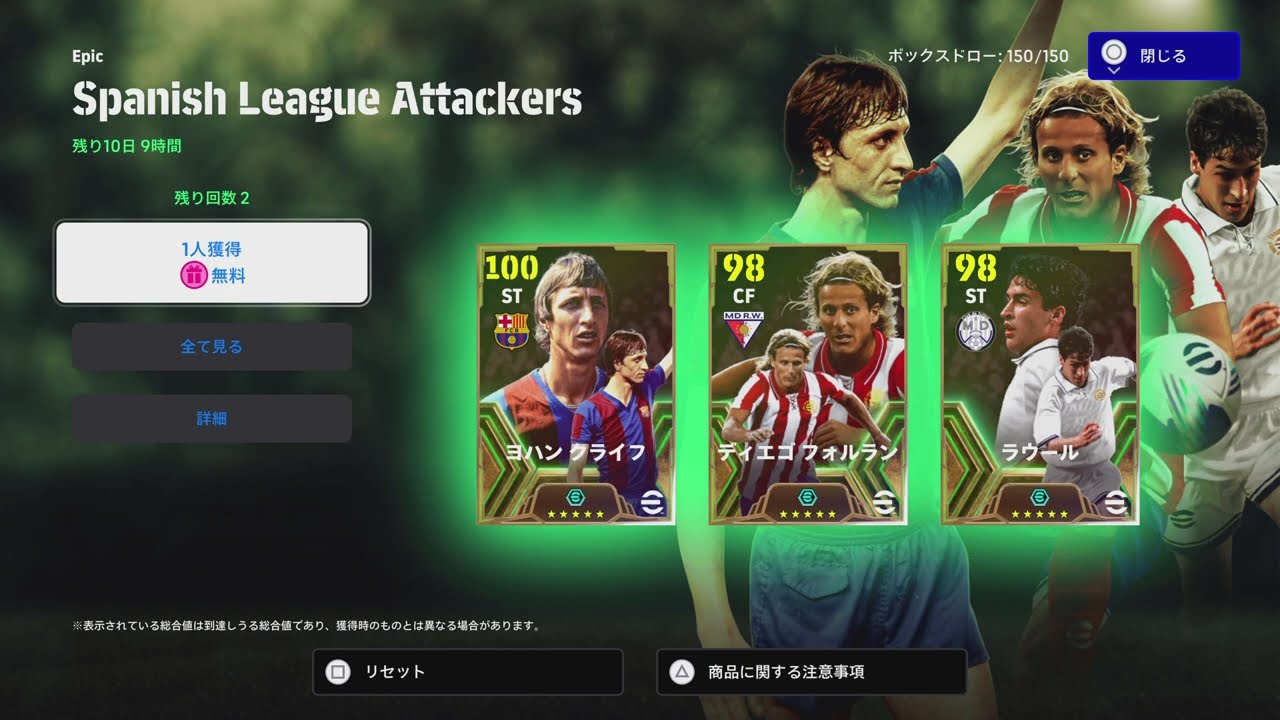Click the triangle controller icon beside 商品に関する注意事項

pyautogui.click(x=678, y=672)
